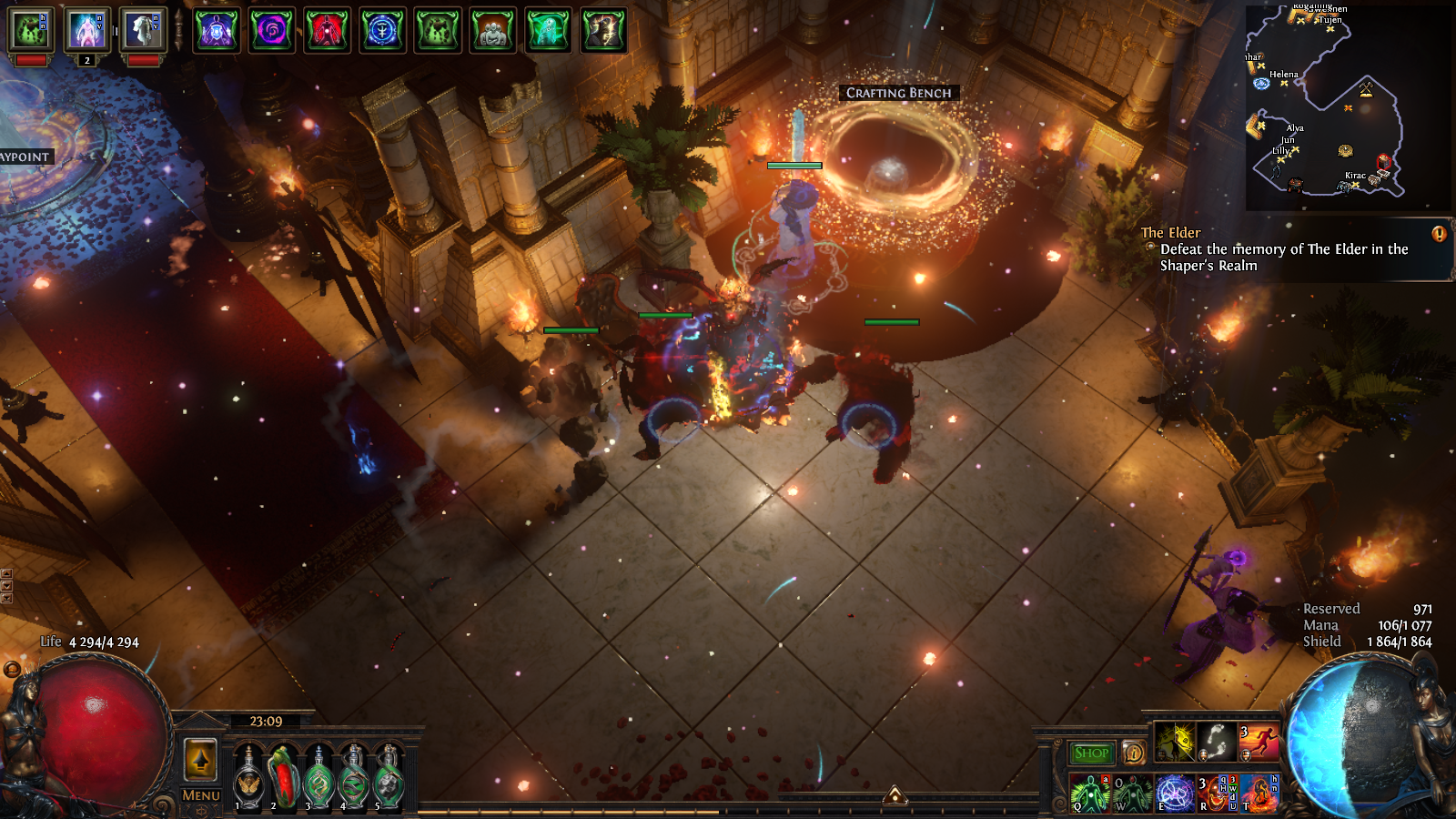Viewport: 1456px width, 819px height.
Task: Select the yellow sun shield skill icon
Action: pyautogui.click(x=1174, y=742)
